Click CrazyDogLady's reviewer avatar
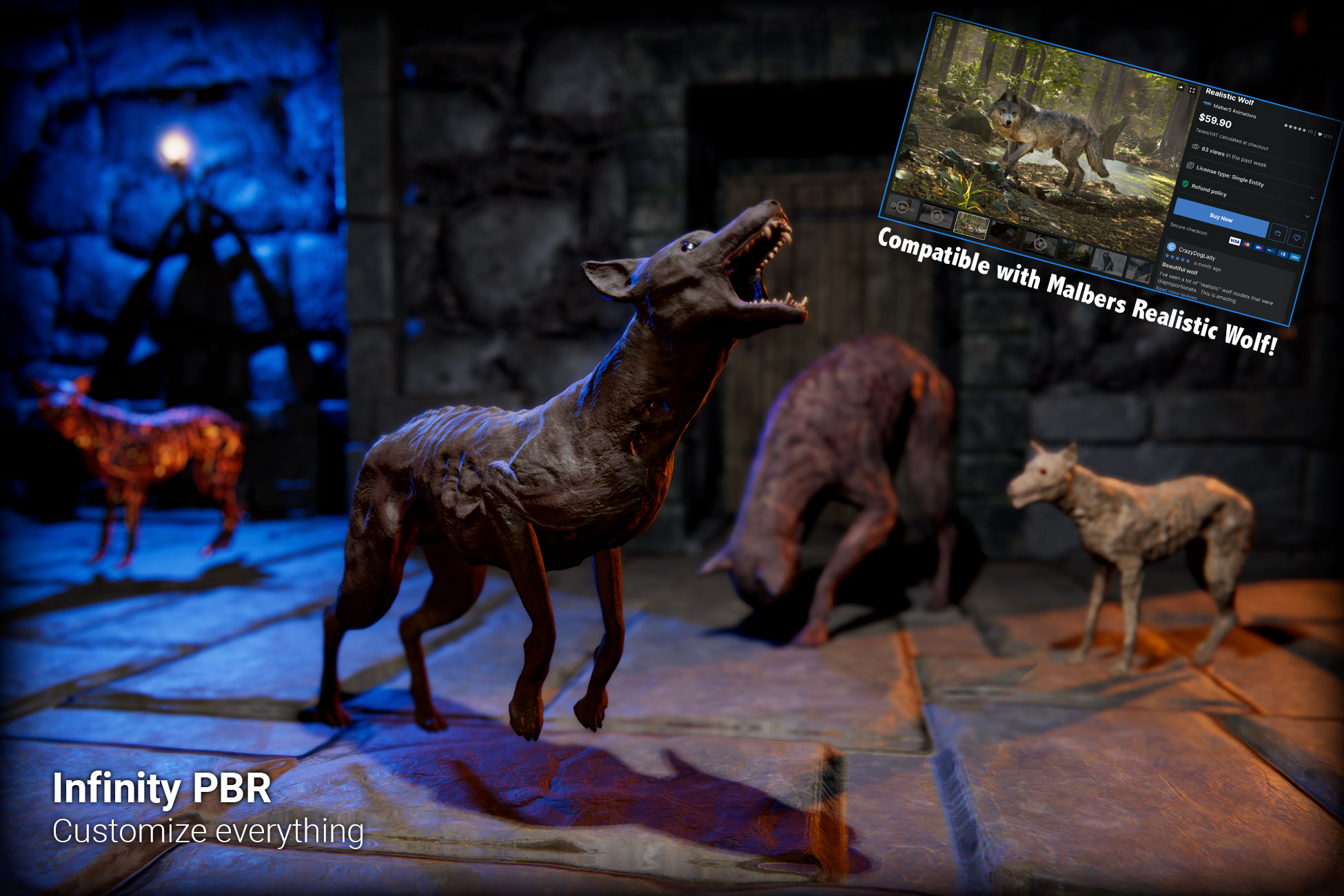The height and width of the screenshot is (896, 1344). [1173, 248]
